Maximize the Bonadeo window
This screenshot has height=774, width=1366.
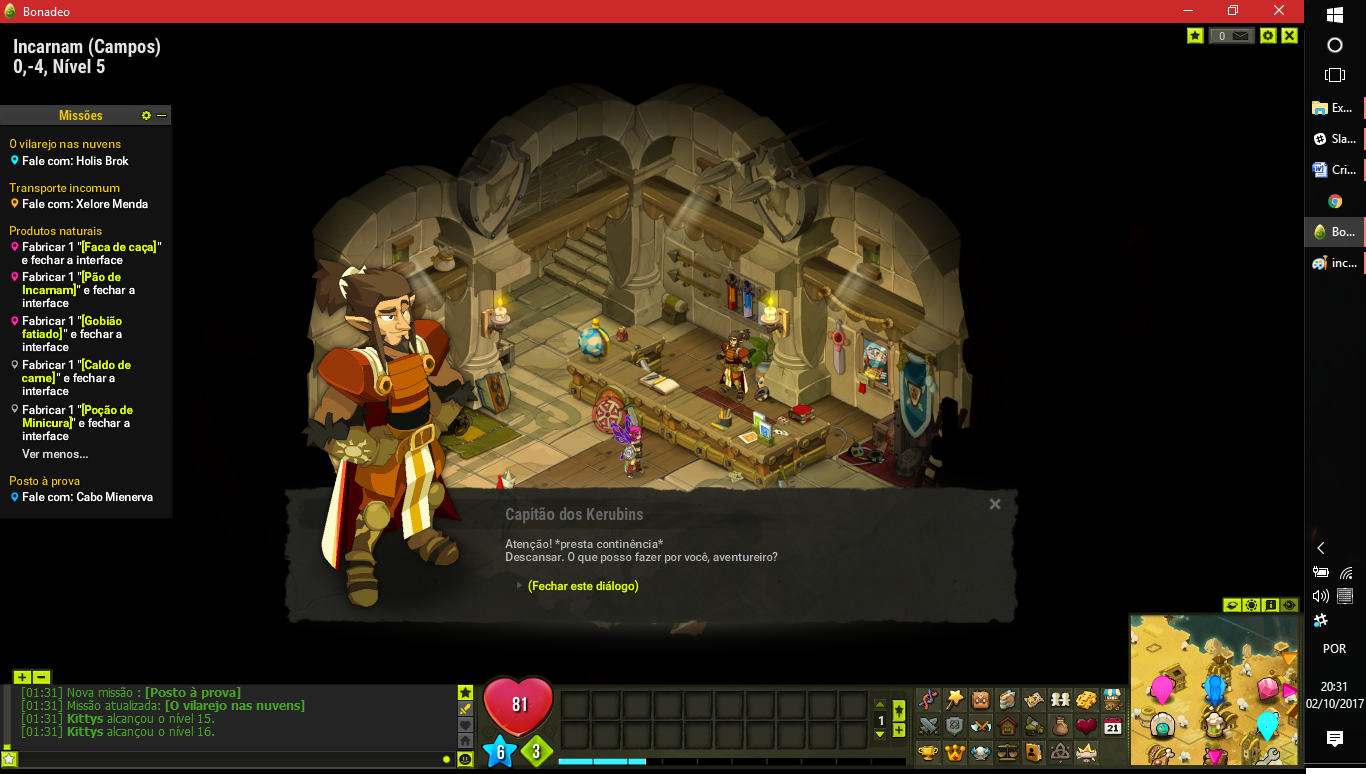click(1233, 11)
